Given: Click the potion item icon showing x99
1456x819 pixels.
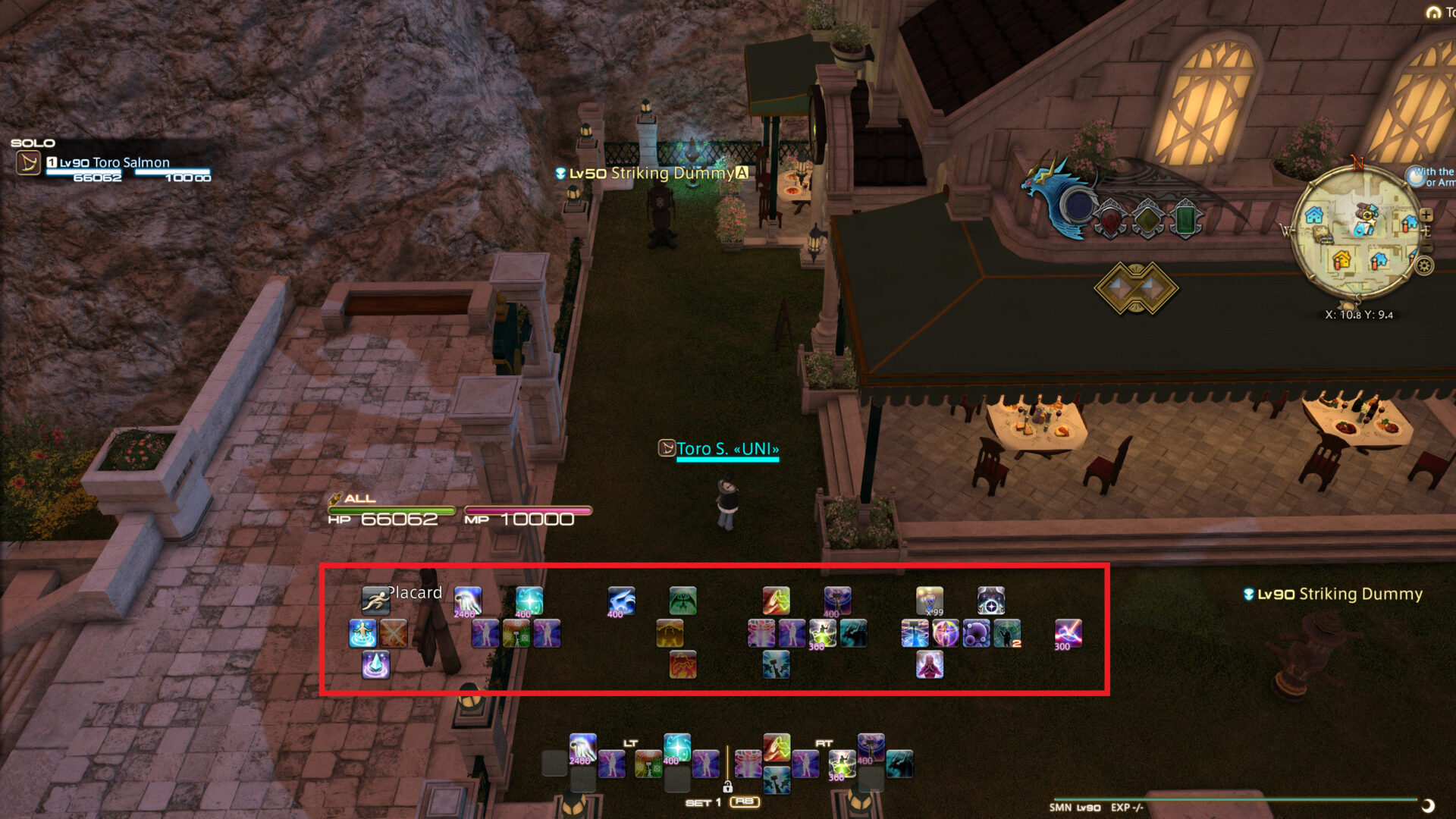Looking at the screenshot, I should [x=930, y=601].
